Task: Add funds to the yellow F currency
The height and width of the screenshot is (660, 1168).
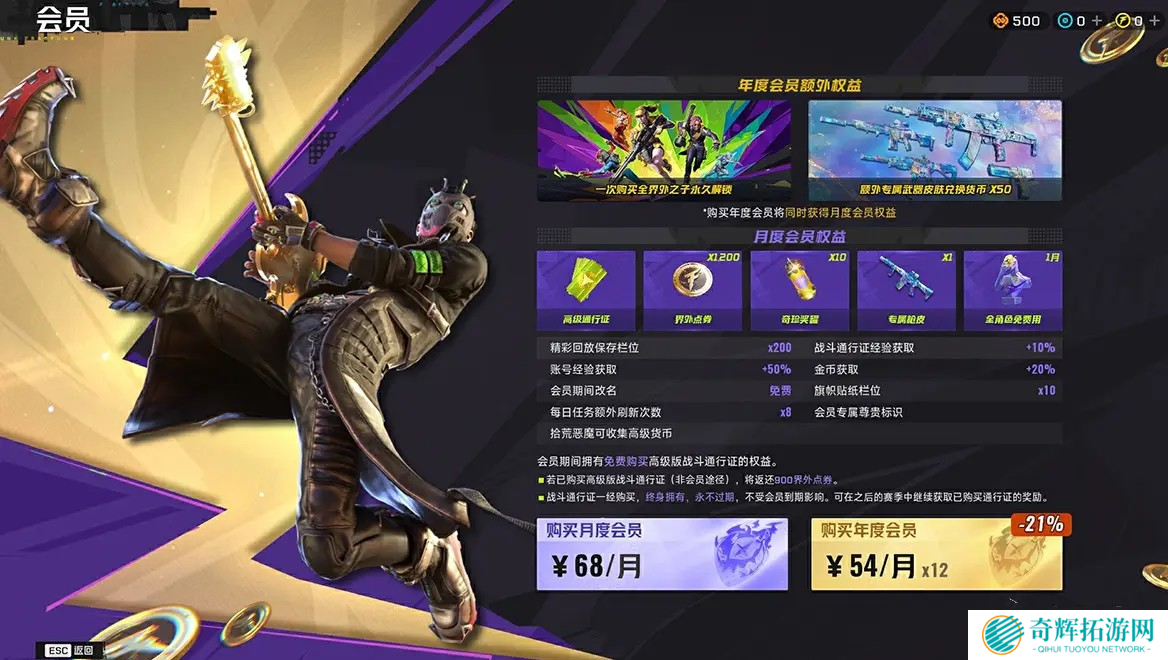Action: click(1154, 21)
